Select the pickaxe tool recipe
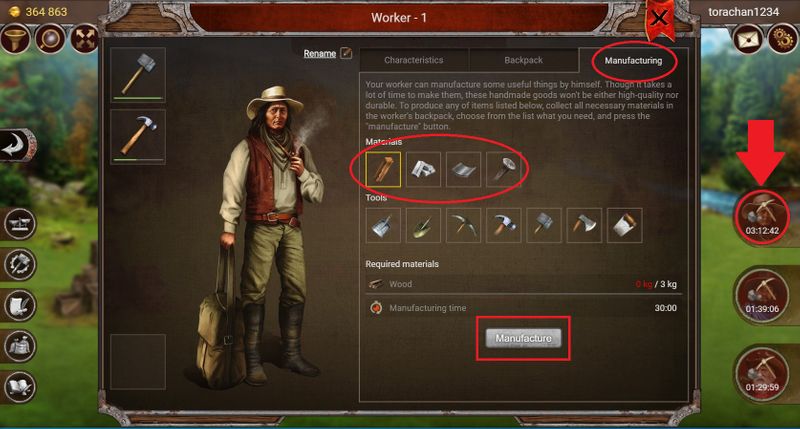The image size is (800, 429). click(464, 225)
